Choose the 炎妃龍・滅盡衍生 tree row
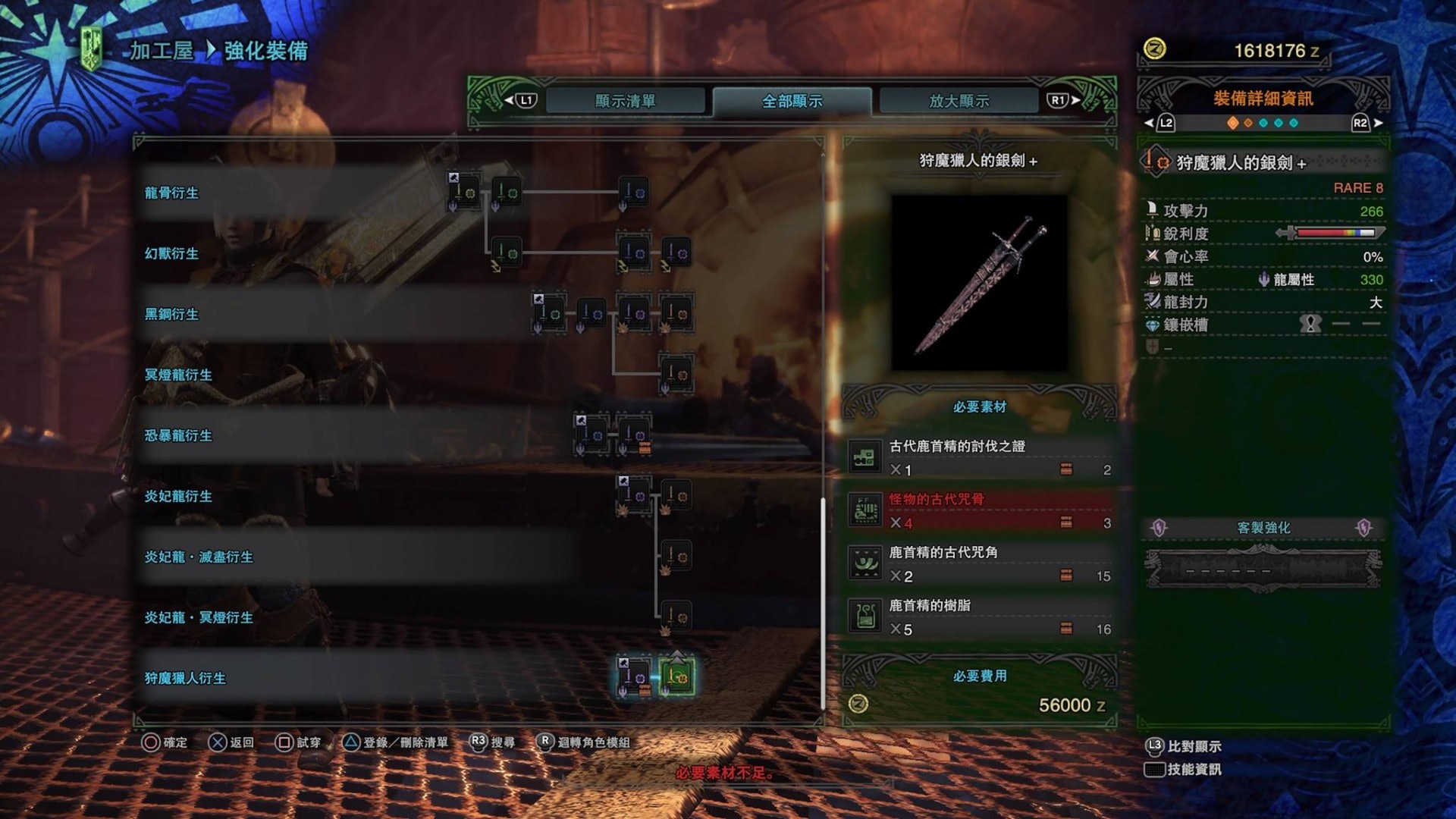This screenshot has width=1456, height=819. 199,557
